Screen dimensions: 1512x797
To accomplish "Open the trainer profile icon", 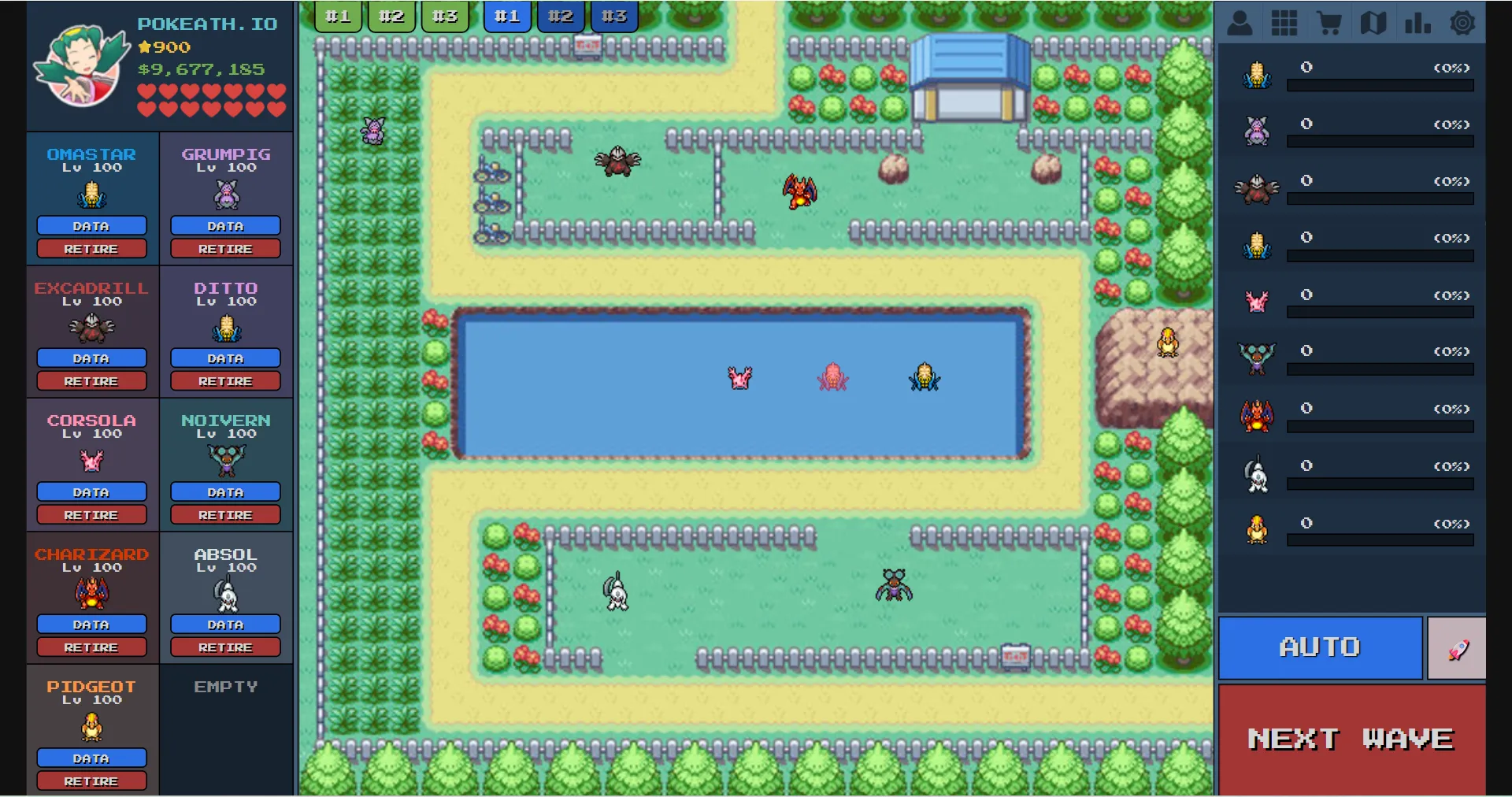I will [1240, 23].
